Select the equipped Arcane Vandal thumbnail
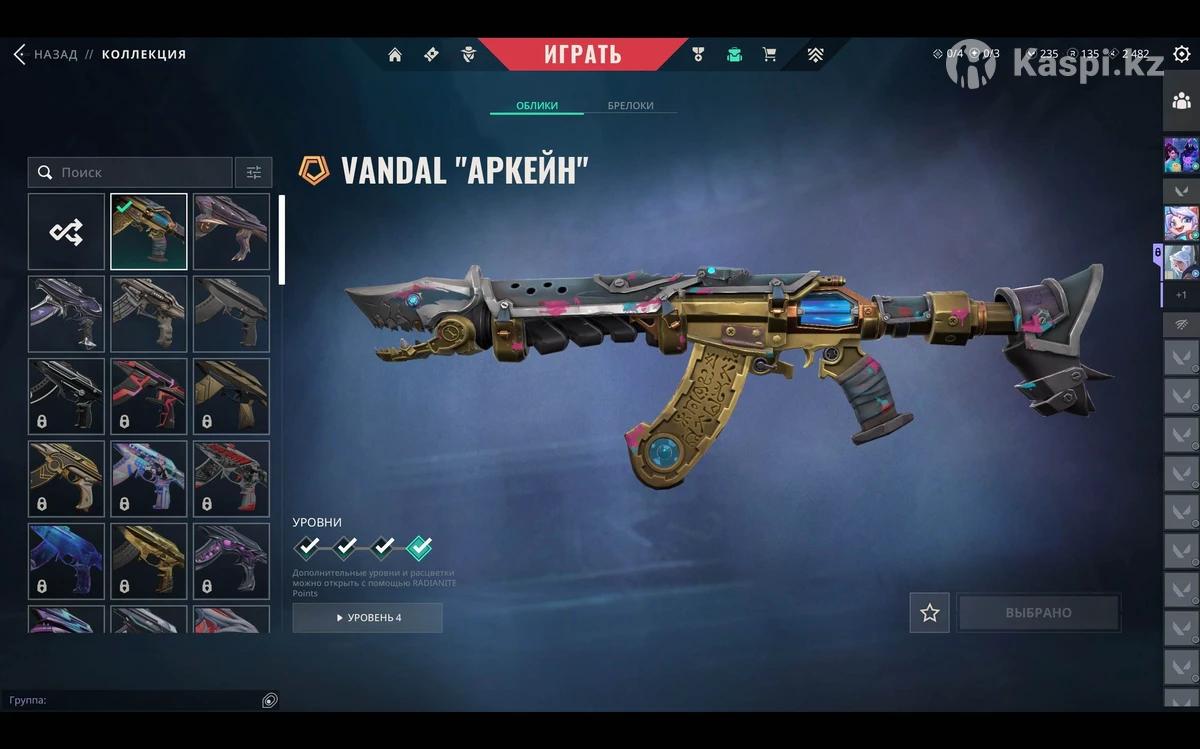The image size is (1200, 749). [148, 232]
